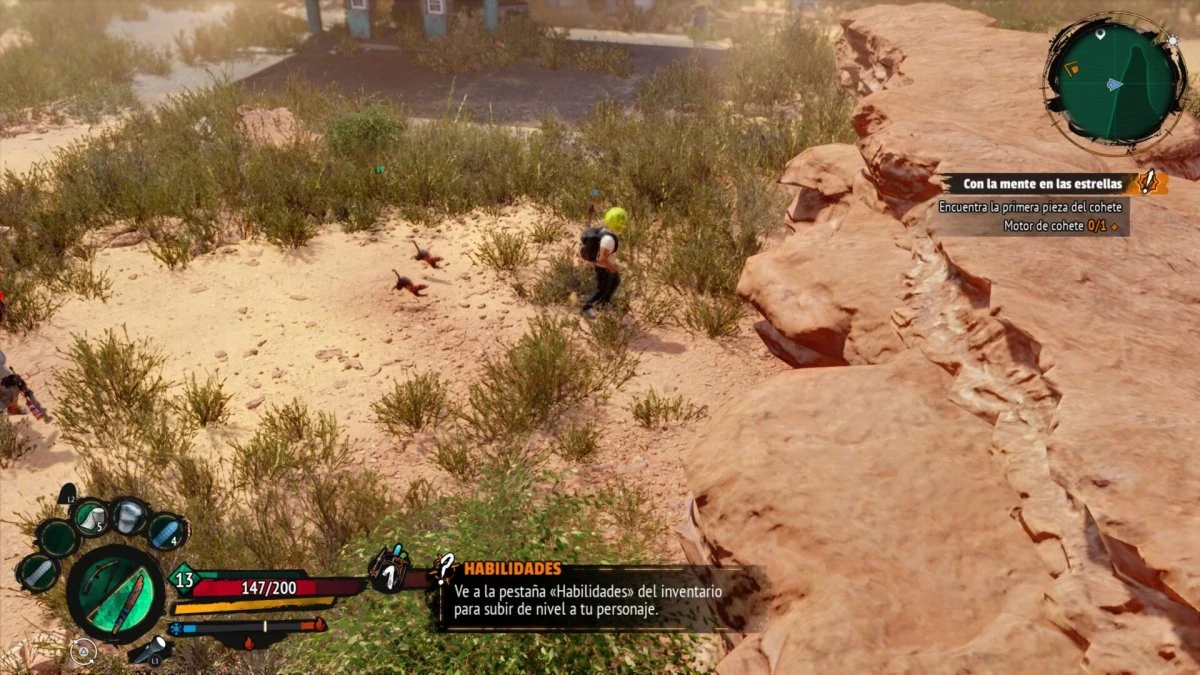Select the orange marker on the minimap
The height and width of the screenshot is (675, 1200).
coord(1071,68)
